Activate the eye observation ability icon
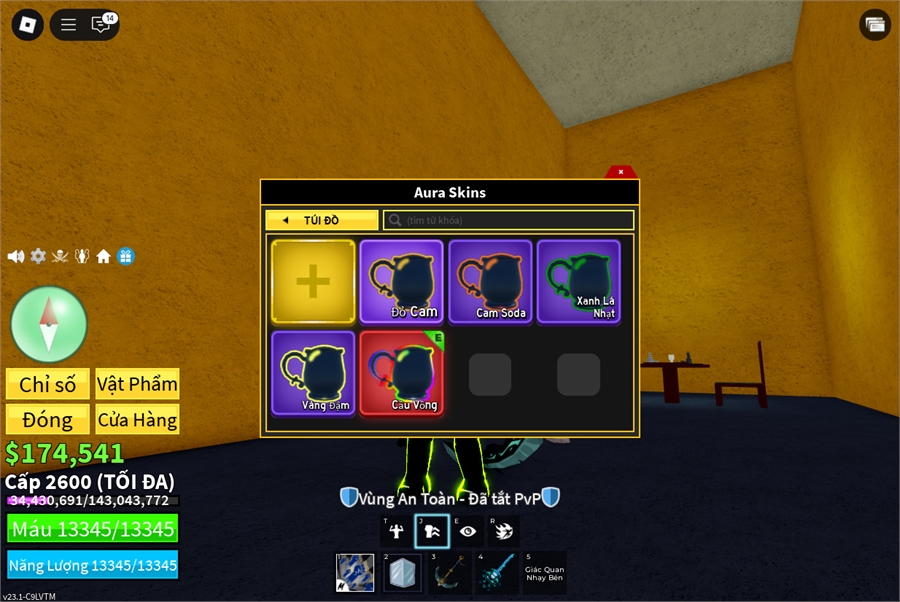The image size is (900, 602). 468,532
